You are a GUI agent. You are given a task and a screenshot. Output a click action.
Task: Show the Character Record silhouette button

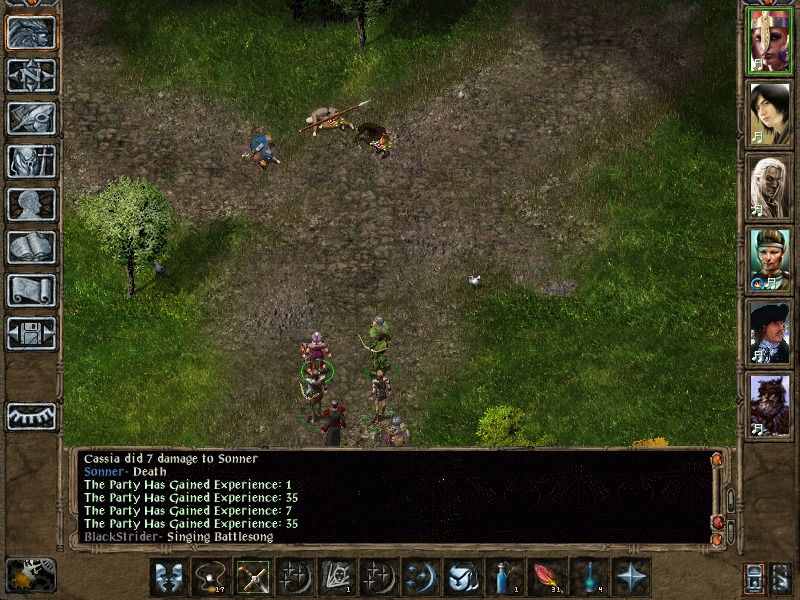[x=31, y=204]
